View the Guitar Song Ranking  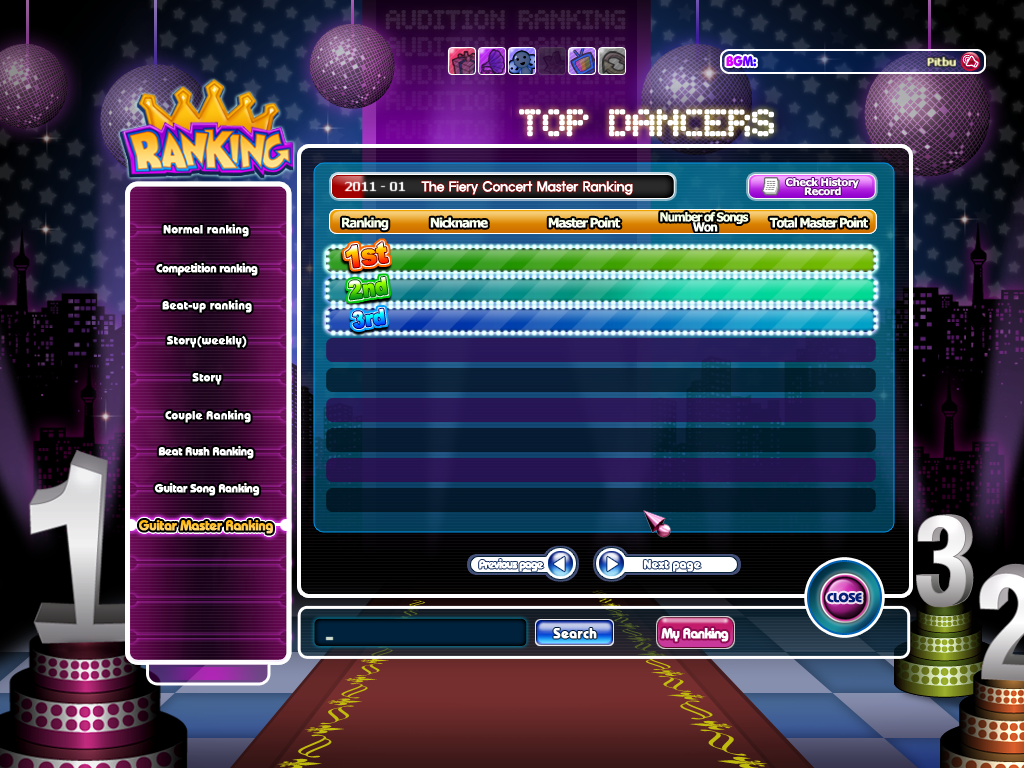pos(206,489)
